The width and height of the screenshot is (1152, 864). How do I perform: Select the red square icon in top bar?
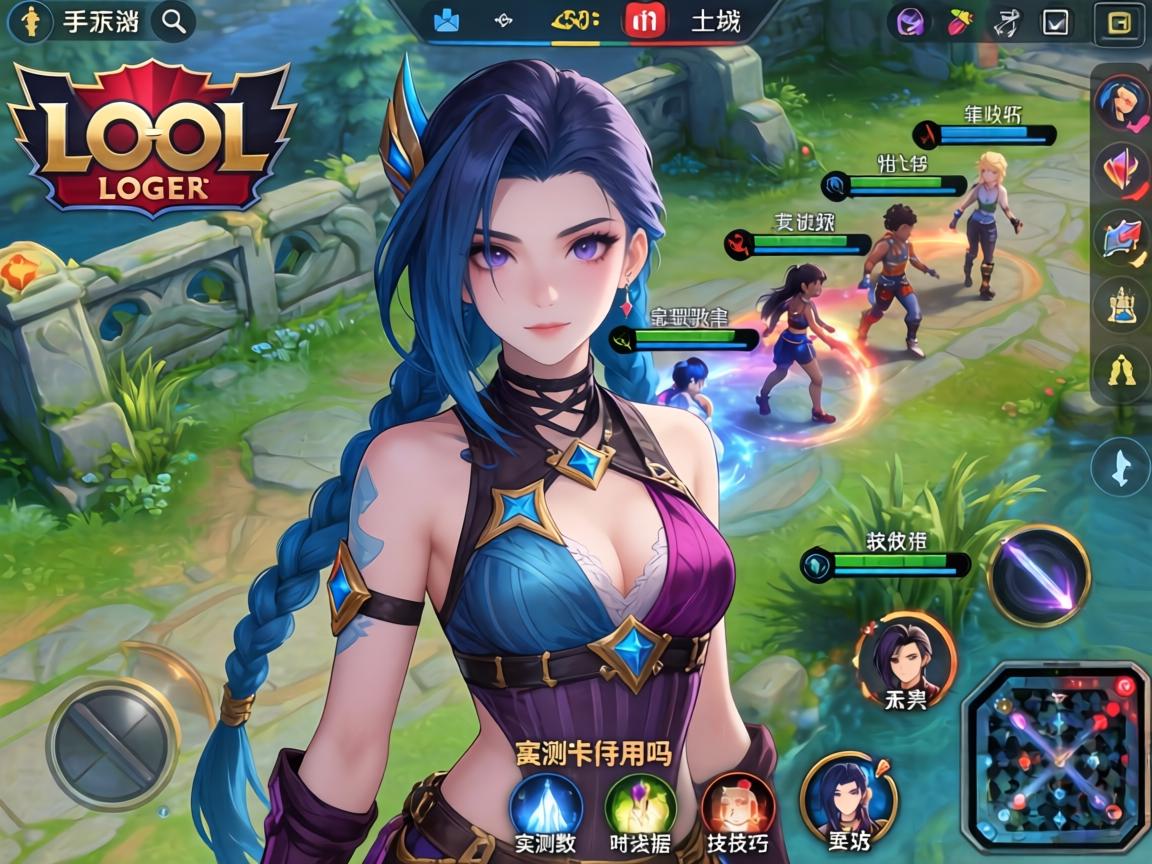[643, 20]
